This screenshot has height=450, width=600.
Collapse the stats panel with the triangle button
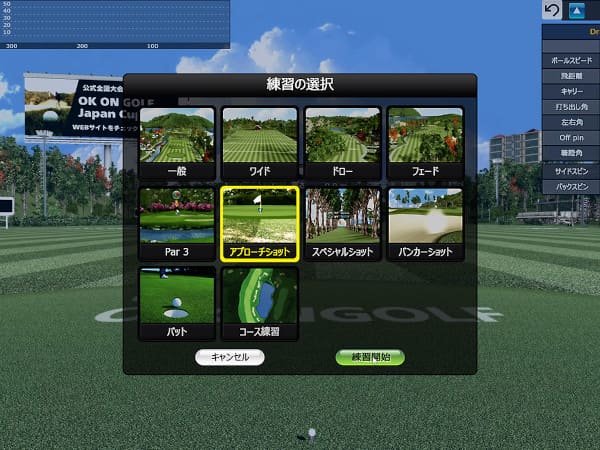pos(577,11)
